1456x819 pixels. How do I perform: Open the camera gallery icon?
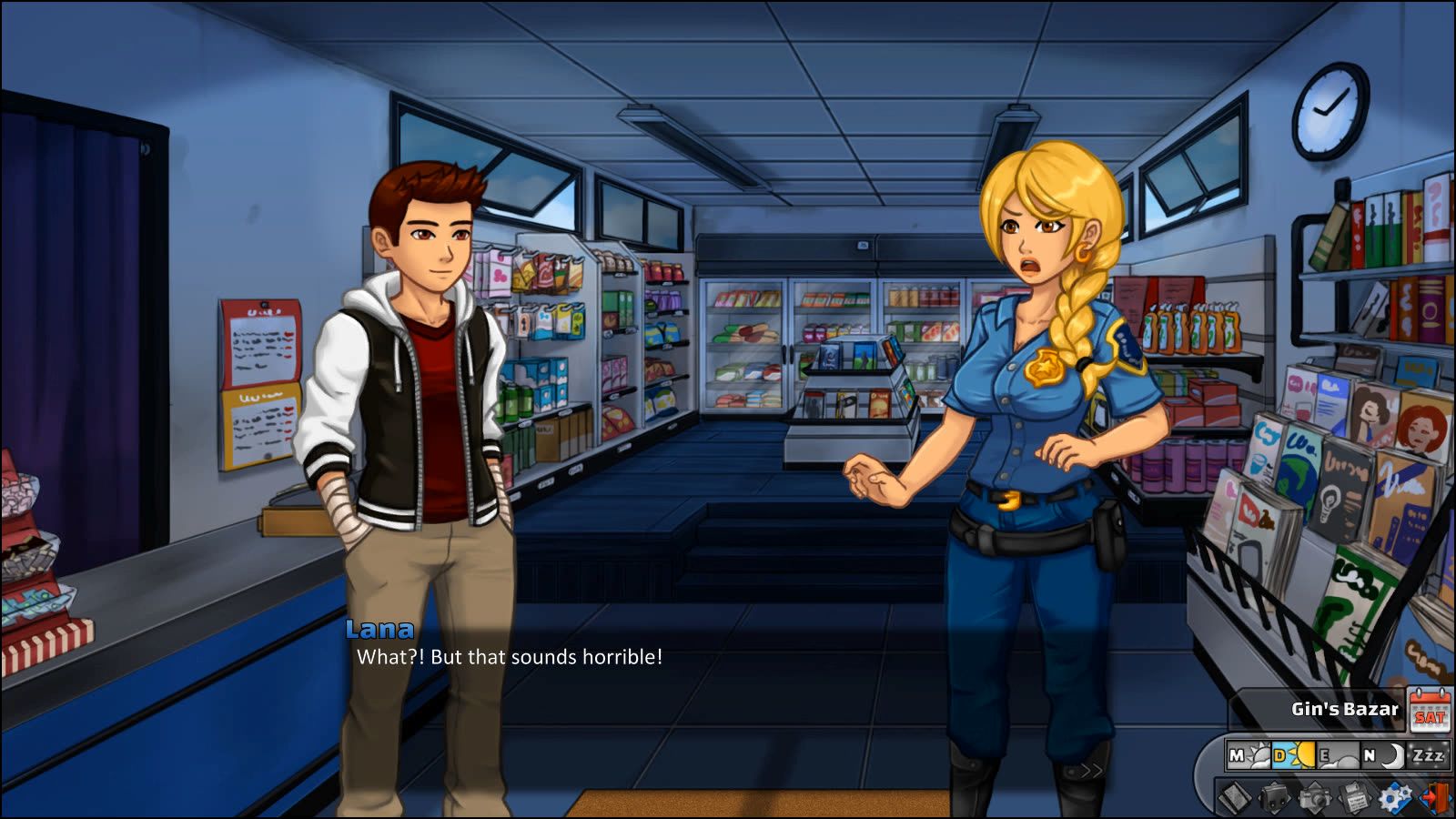(1314, 798)
